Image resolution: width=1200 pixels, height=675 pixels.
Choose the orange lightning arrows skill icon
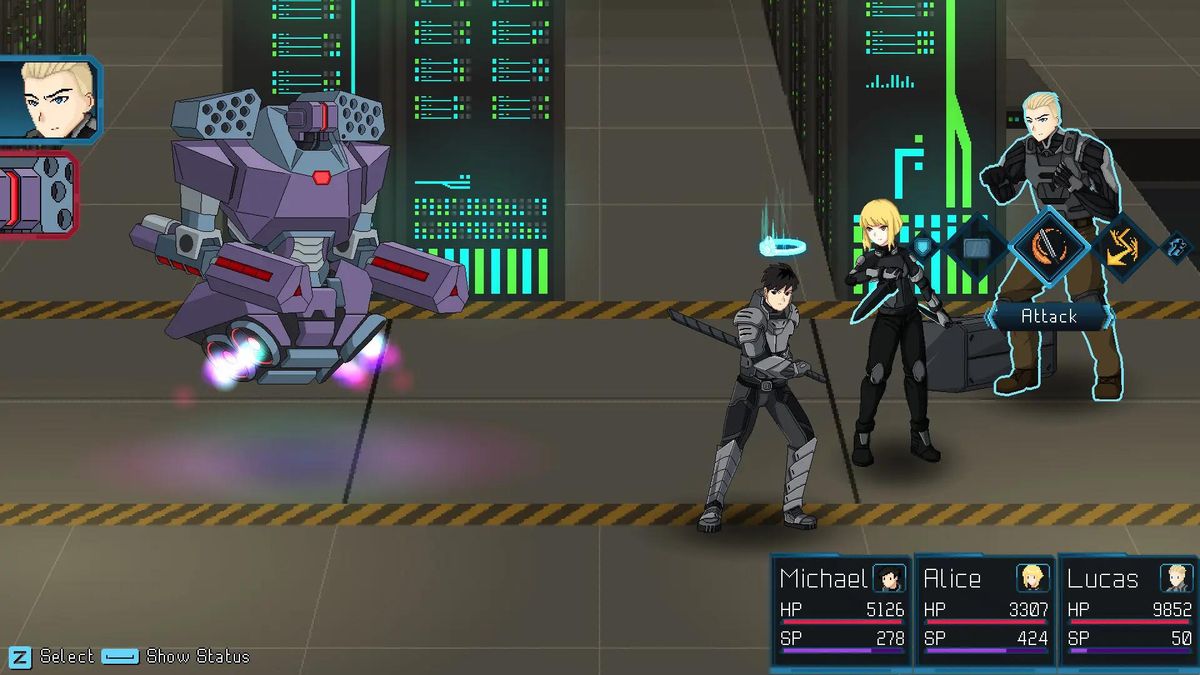pos(1123,245)
